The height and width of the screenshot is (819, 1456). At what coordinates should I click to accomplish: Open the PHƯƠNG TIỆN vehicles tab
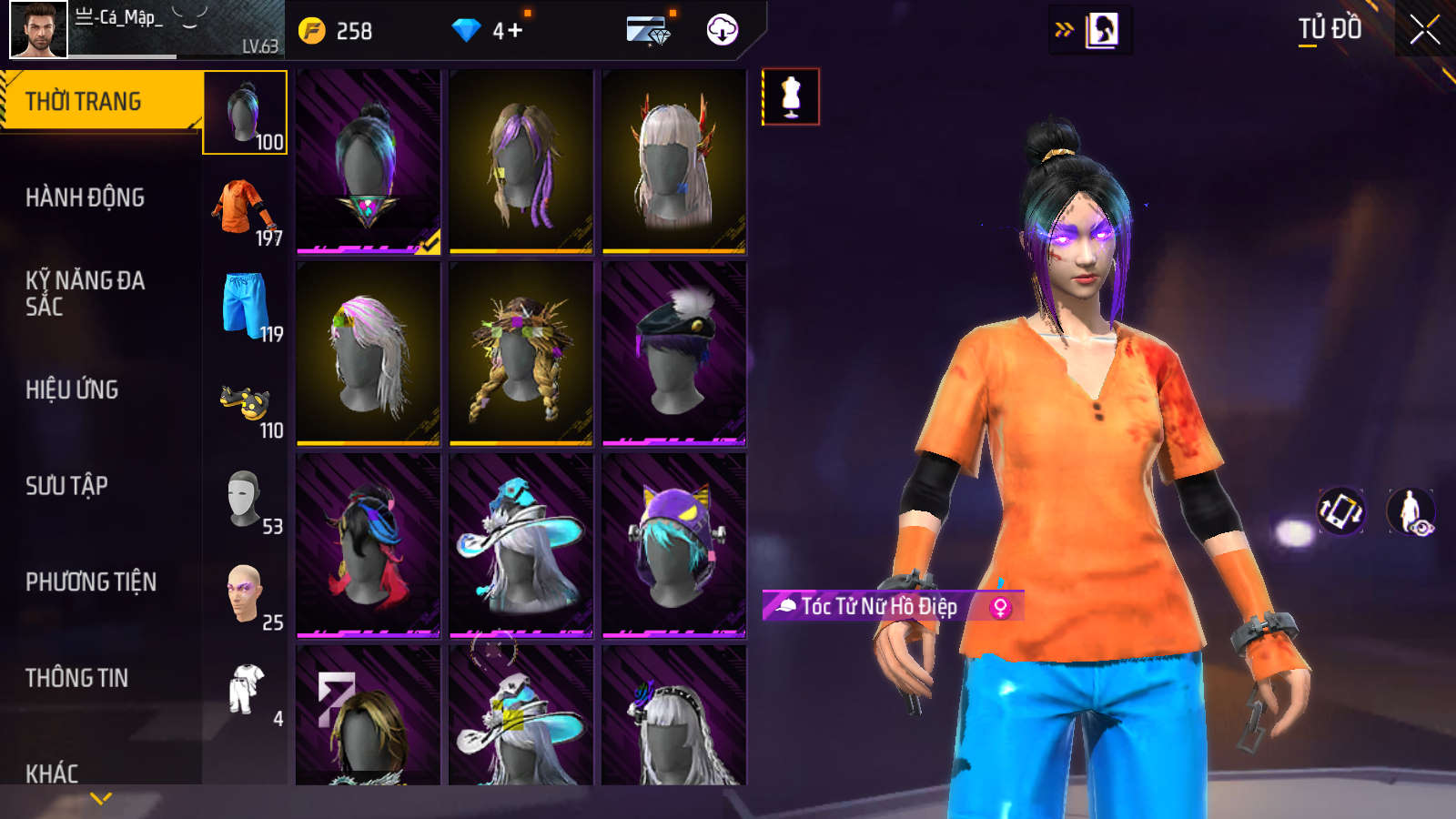pyautogui.click(x=91, y=581)
